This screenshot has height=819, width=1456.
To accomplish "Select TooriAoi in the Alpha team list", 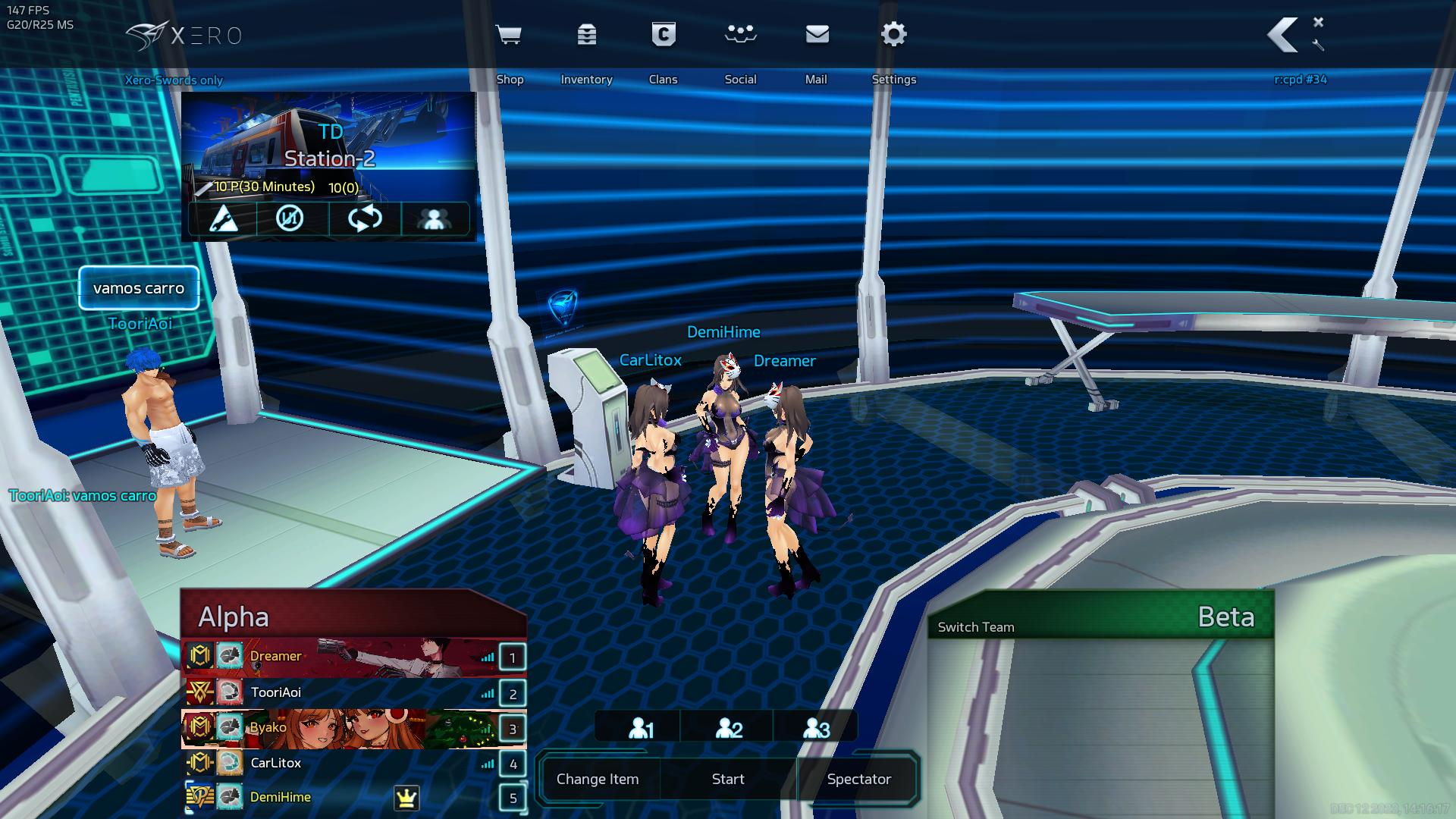I will coord(276,692).
